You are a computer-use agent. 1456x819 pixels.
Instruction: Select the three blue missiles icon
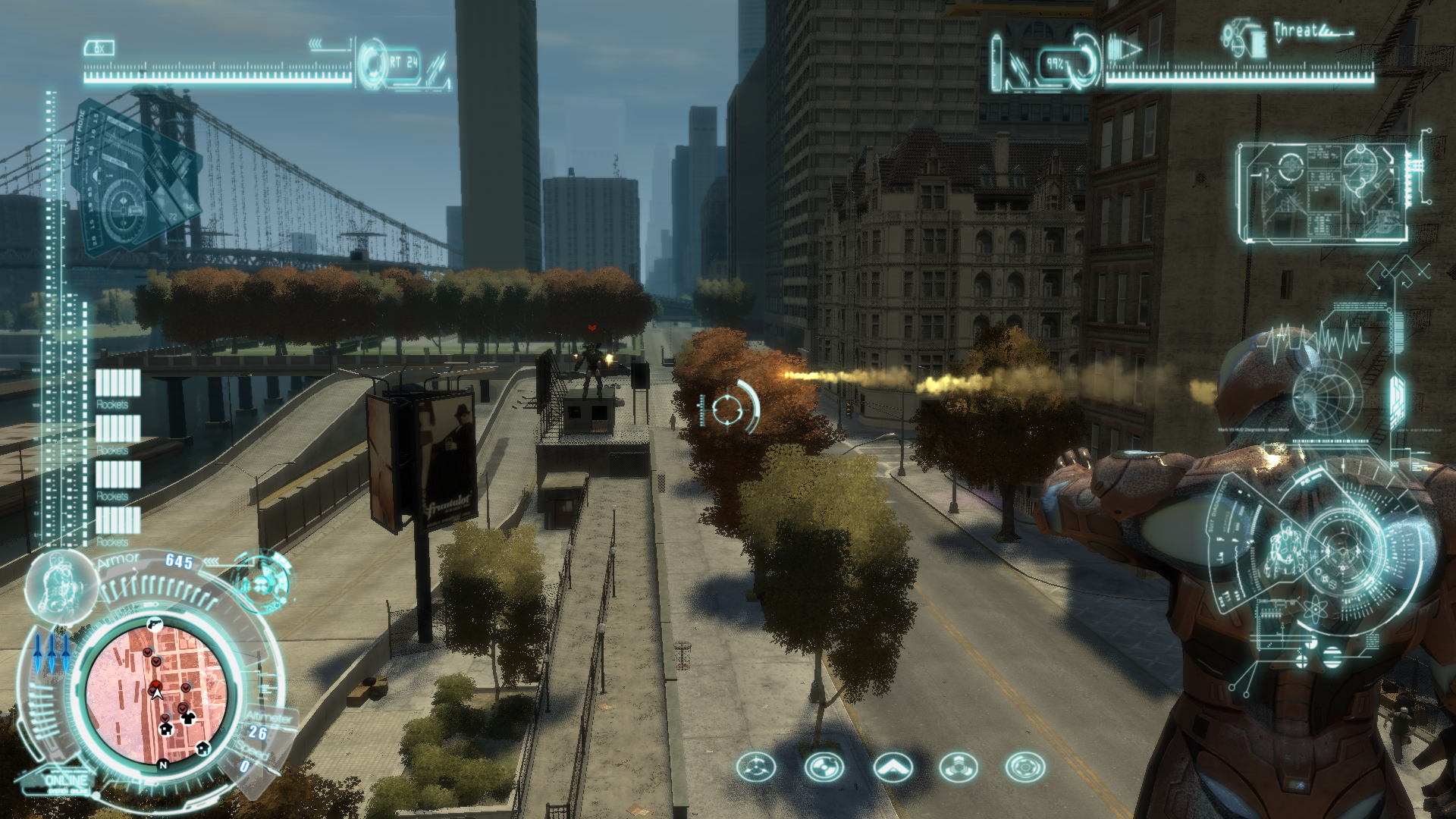tap(52, 652)
